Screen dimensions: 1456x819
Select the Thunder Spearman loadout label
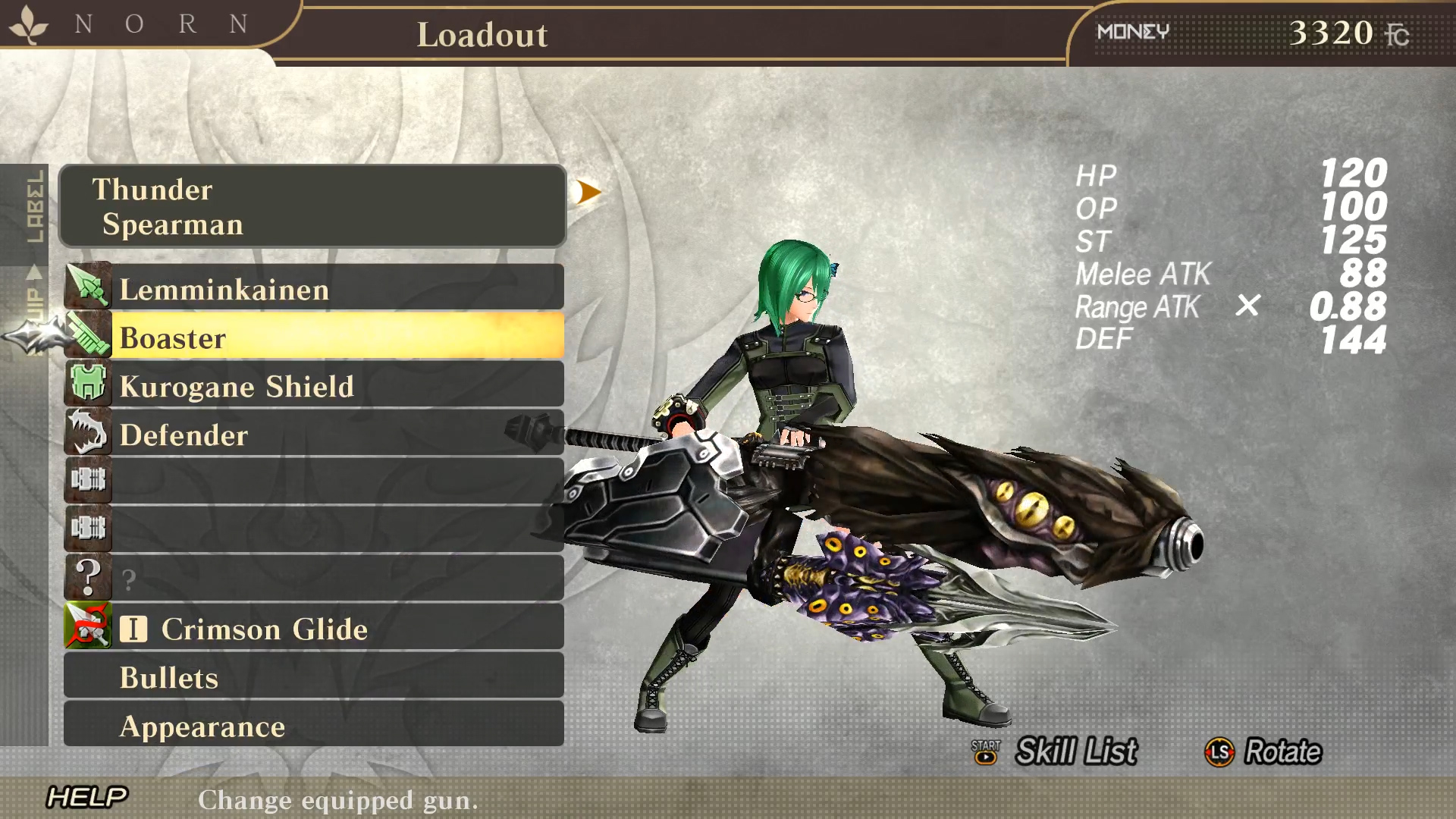(x=312, y=206)
